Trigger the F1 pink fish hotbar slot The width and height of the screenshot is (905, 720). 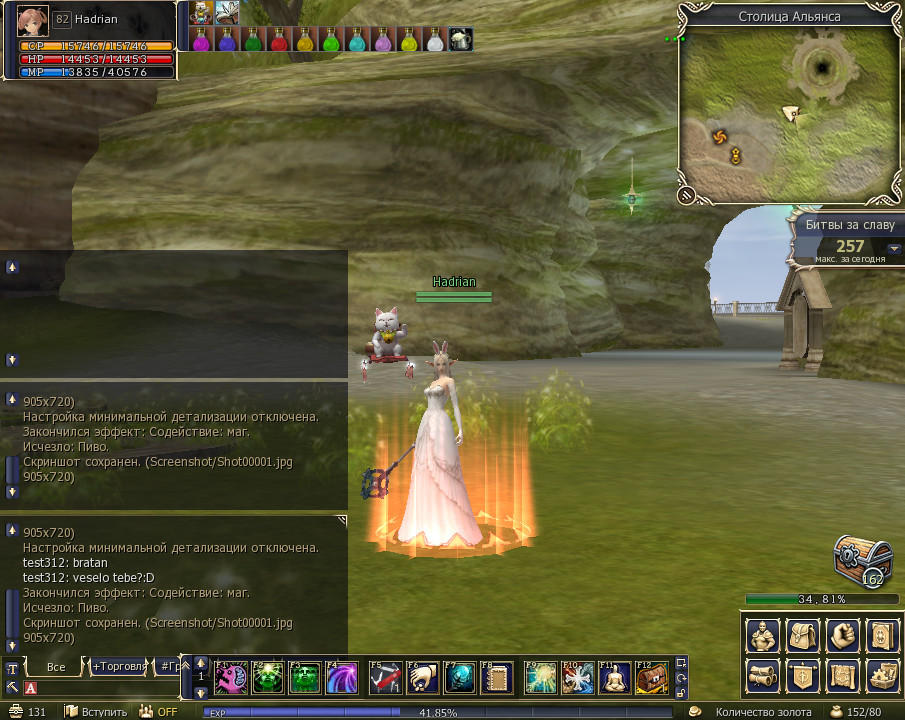[x=230, y=677]
